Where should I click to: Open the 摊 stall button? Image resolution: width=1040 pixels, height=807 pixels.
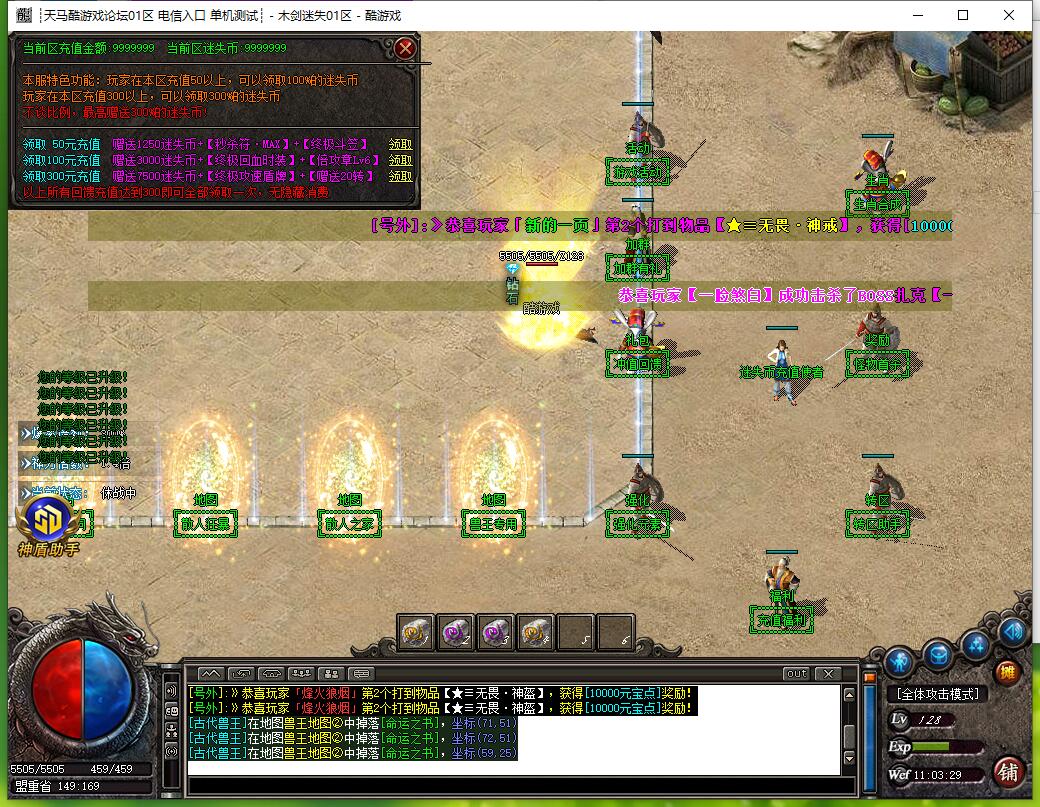click(x=1008, y=672)
